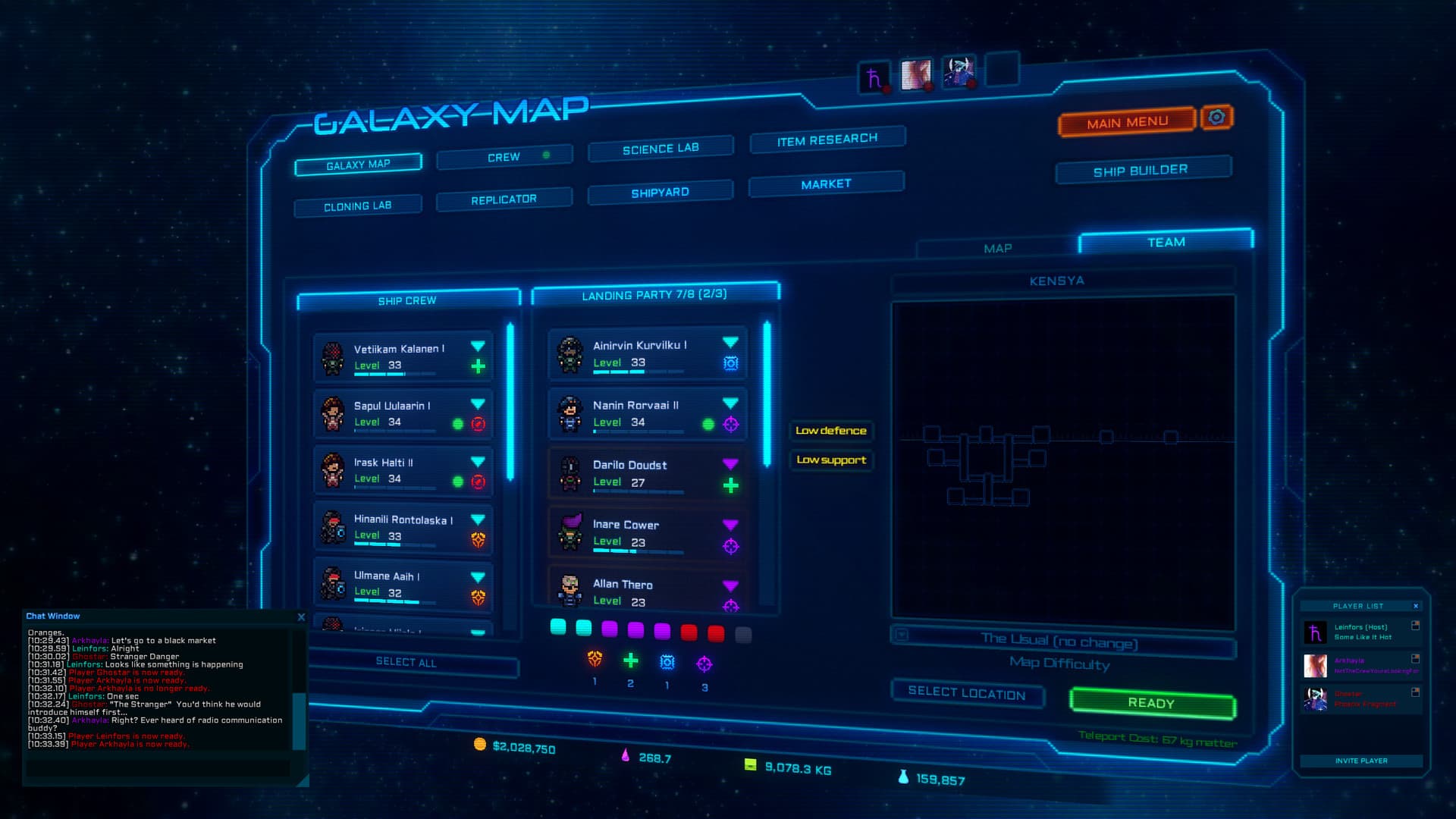This screenshot has width=1456, height=819.
Task: Open the Replicator screen
Action: point(504,199)
